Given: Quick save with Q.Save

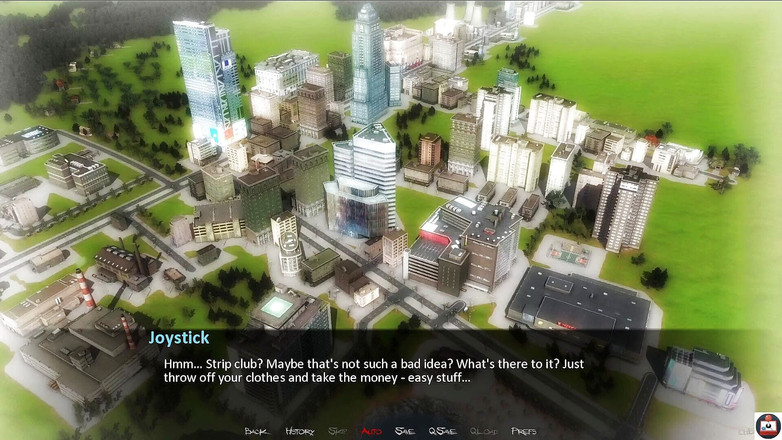Looking at the screenshot, I should tap(442, 431).
